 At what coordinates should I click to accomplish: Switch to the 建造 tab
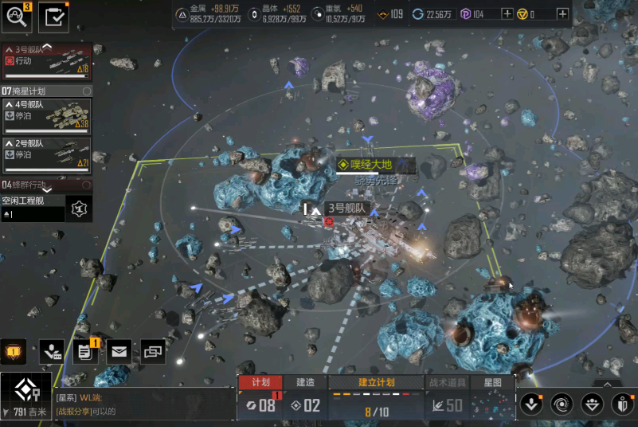pyautogui.click(x=305, y=382)
